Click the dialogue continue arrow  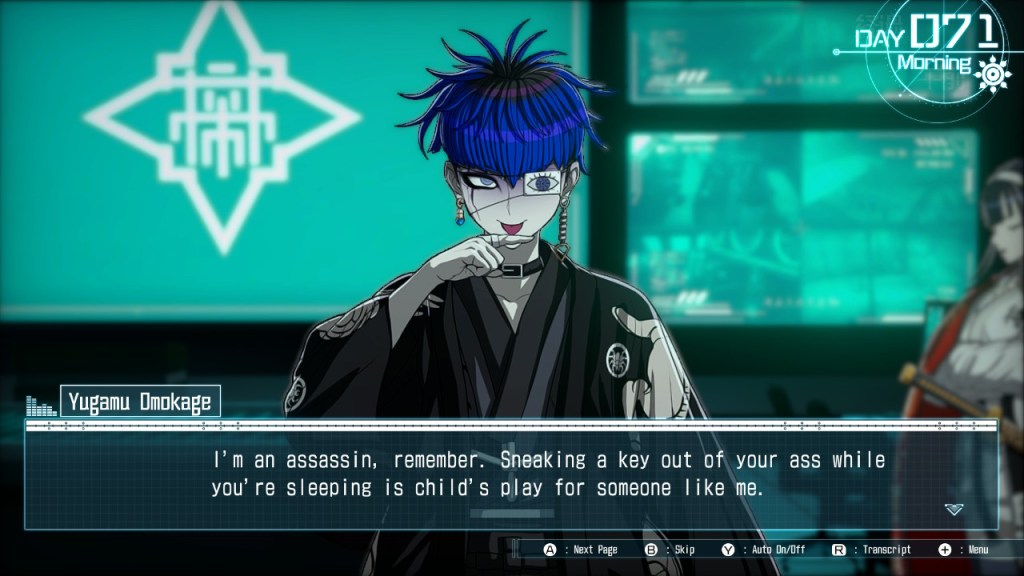coord(953,509)
